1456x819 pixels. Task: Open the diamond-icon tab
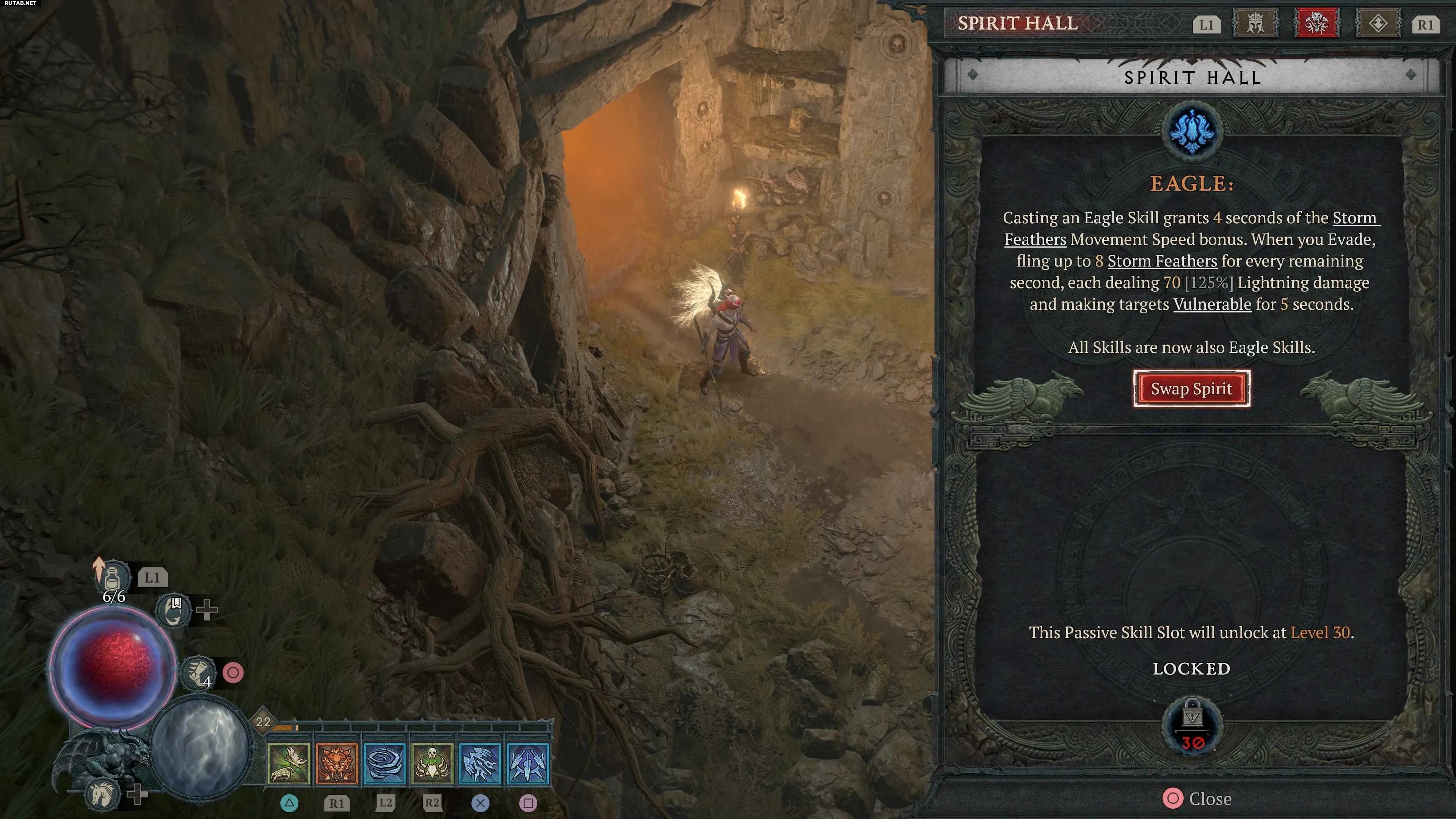[1378, 24]
